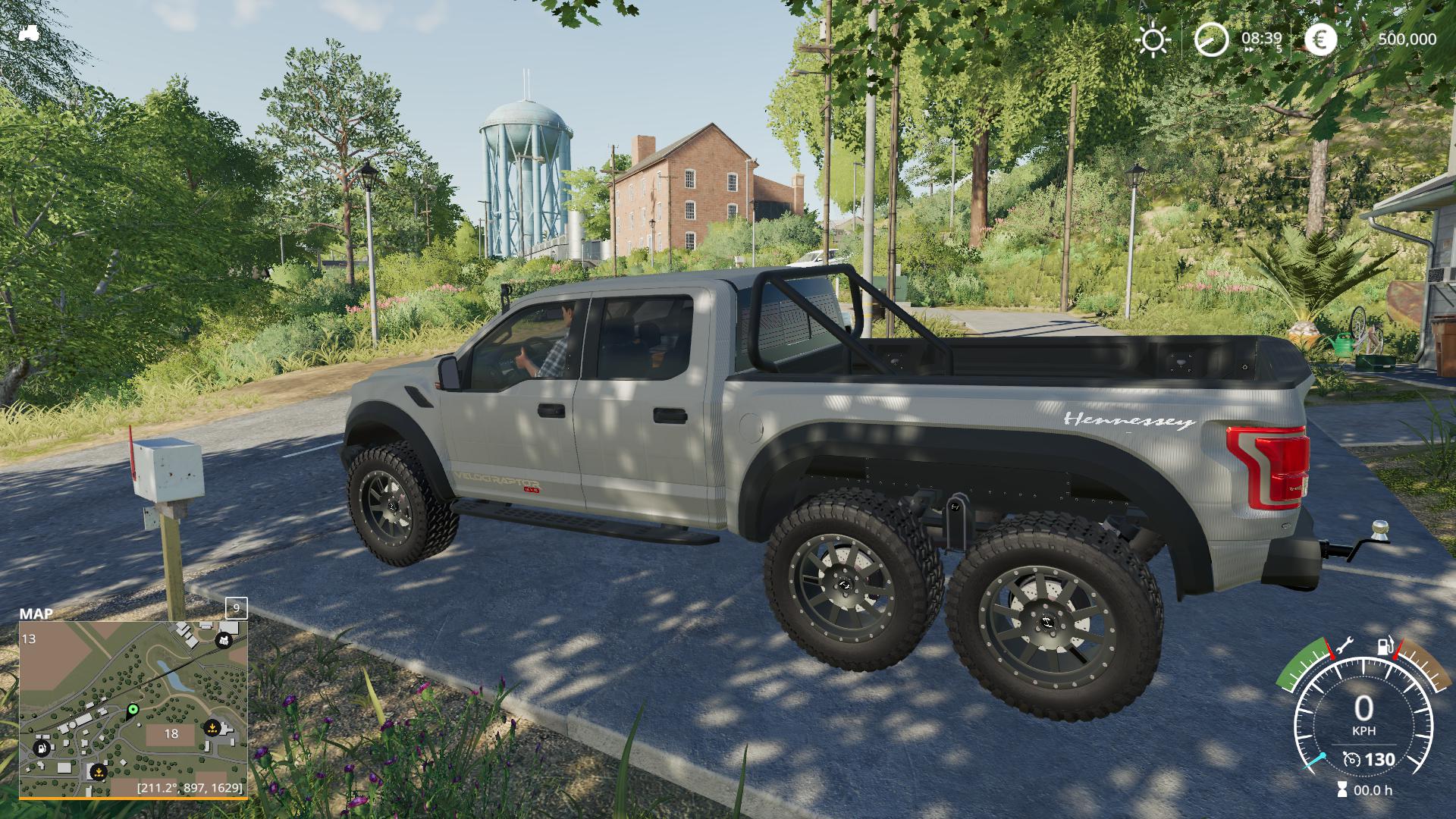The width and height of the screenshot is (1456, 819).
Task: Select the green player position marker
Action: pyautogui.click(x=133, y=710)
